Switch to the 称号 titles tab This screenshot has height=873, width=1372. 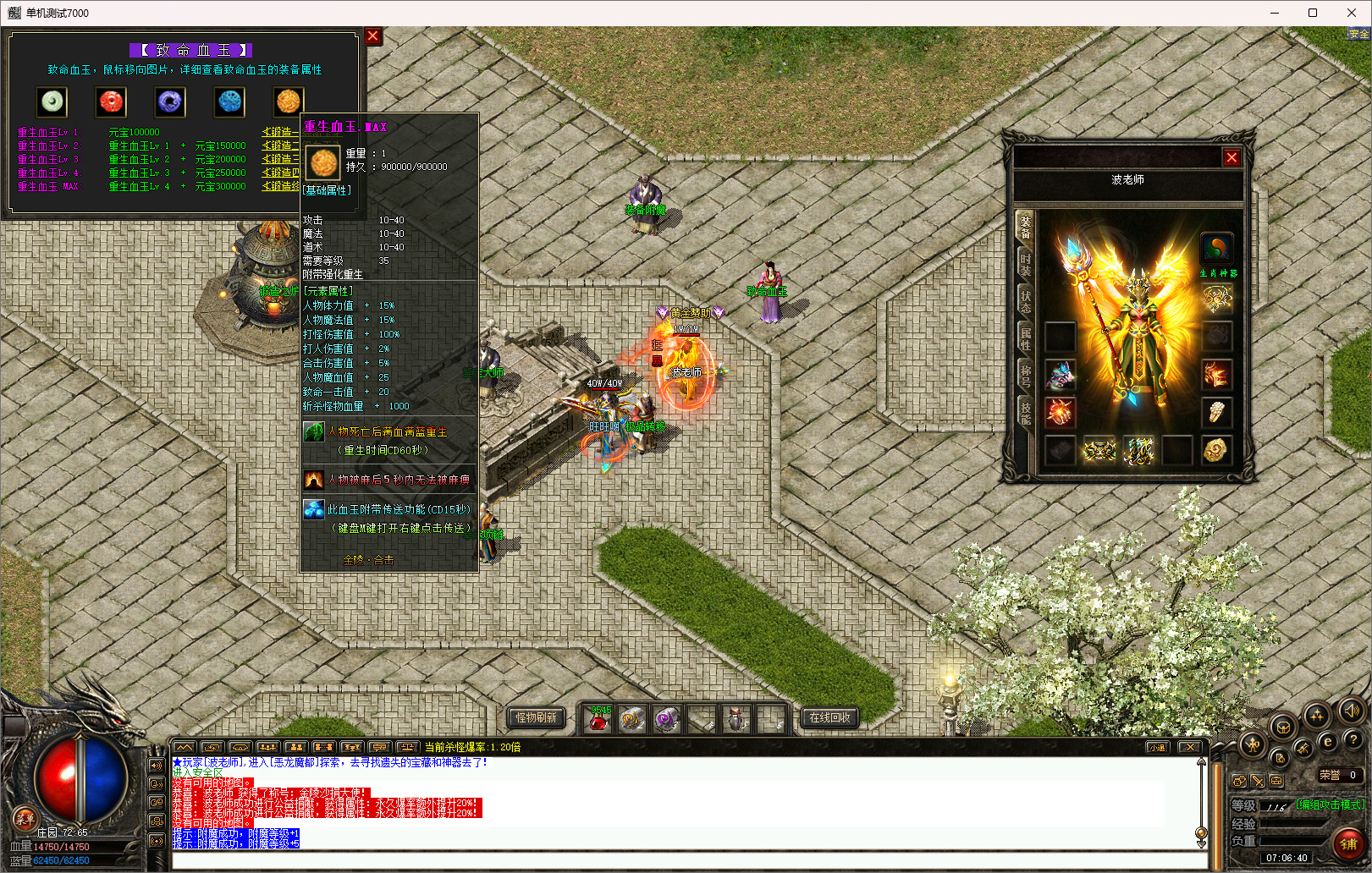(x=1025, y=376)
